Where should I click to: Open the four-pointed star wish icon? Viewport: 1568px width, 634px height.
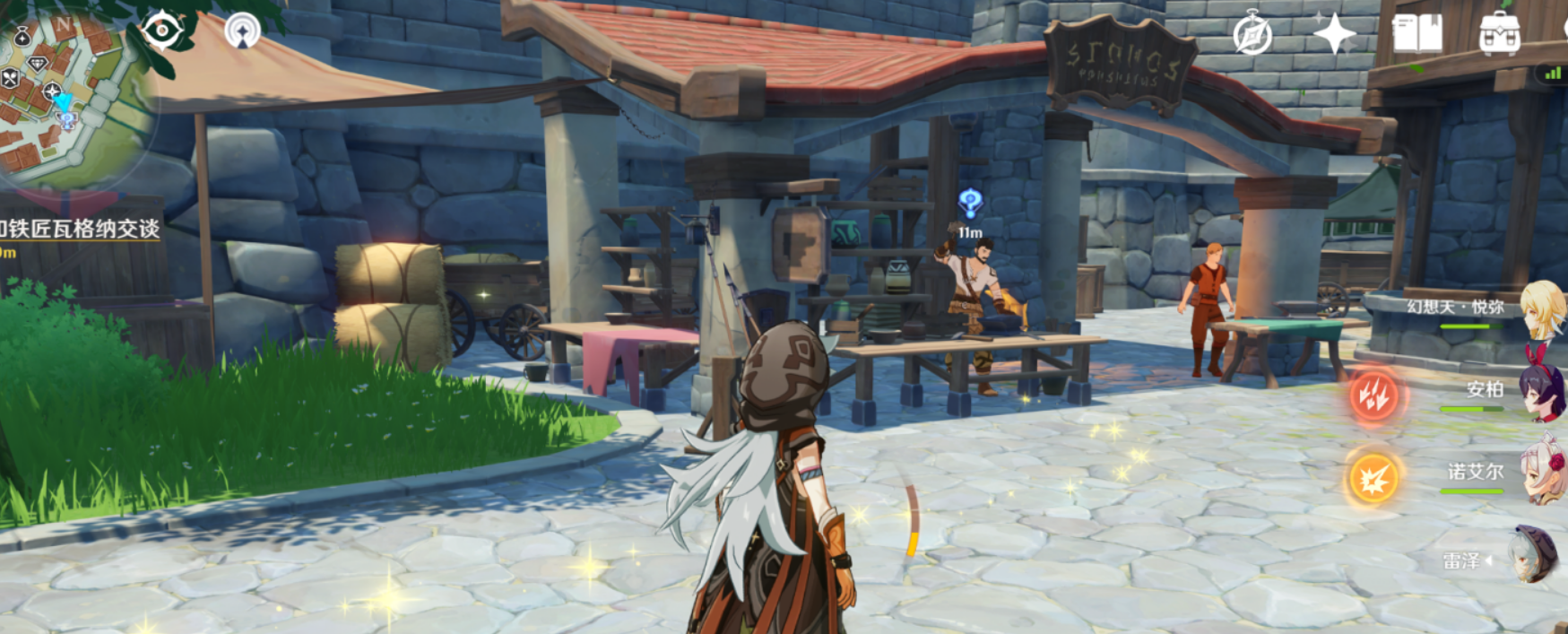pos(1334,35)
